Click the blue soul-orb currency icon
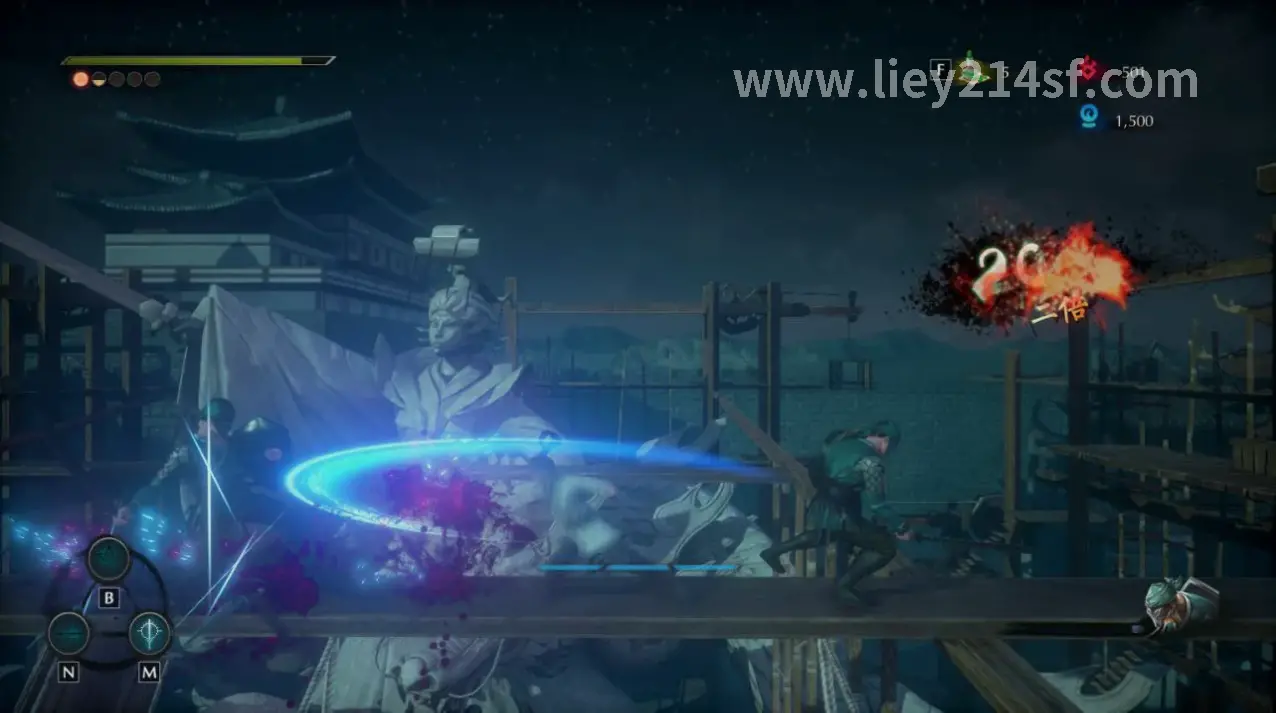Viewport: 1276px width, 713px height. (1088, 119)
